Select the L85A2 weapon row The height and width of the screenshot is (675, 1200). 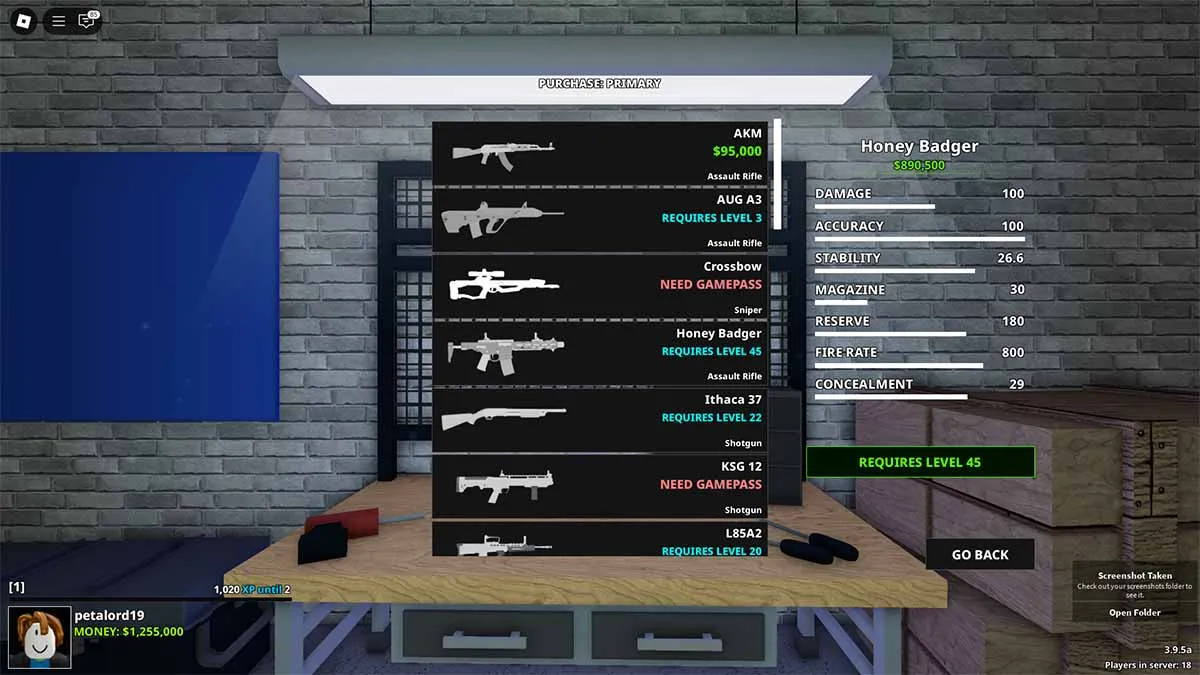click(600, 540)
